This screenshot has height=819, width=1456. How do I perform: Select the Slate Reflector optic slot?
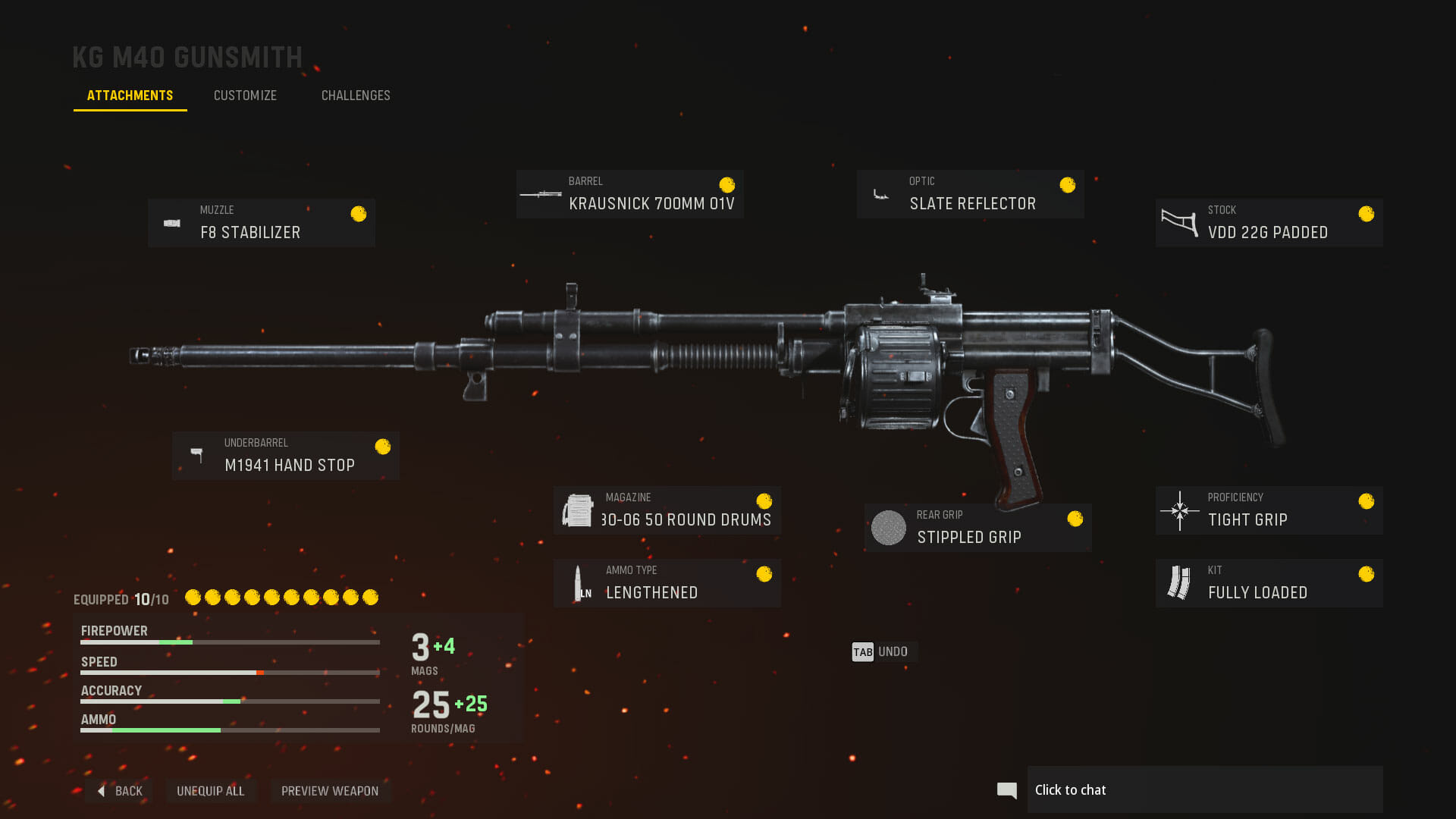coord(970,194)
